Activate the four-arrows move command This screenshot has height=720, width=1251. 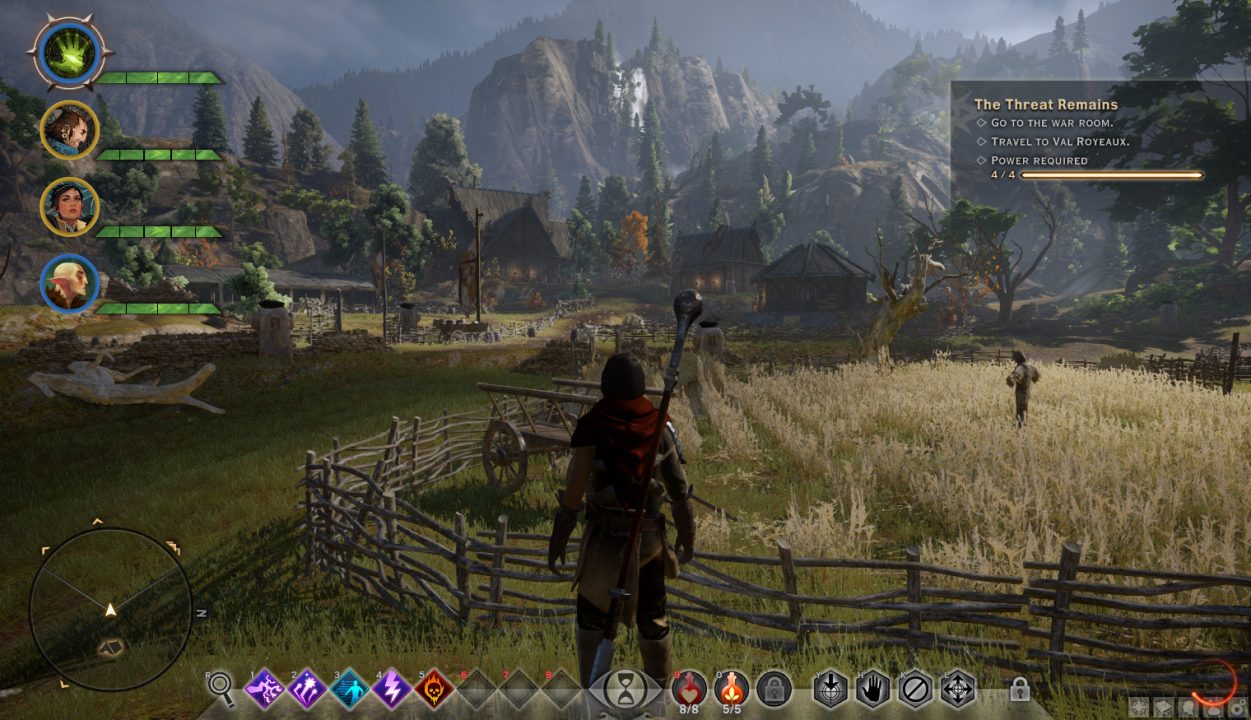957,689
